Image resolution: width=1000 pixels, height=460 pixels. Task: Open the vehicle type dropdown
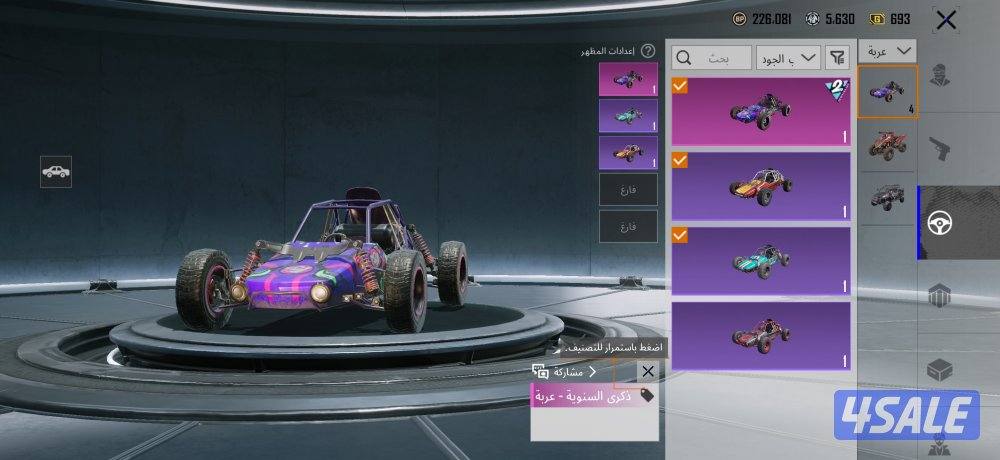click(889, 51)
